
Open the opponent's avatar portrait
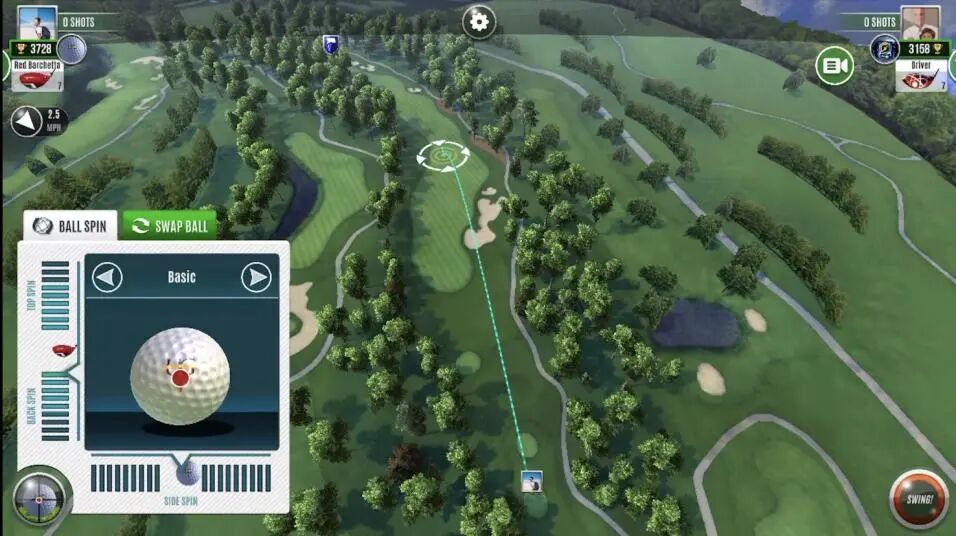click(x=919, y=22)
